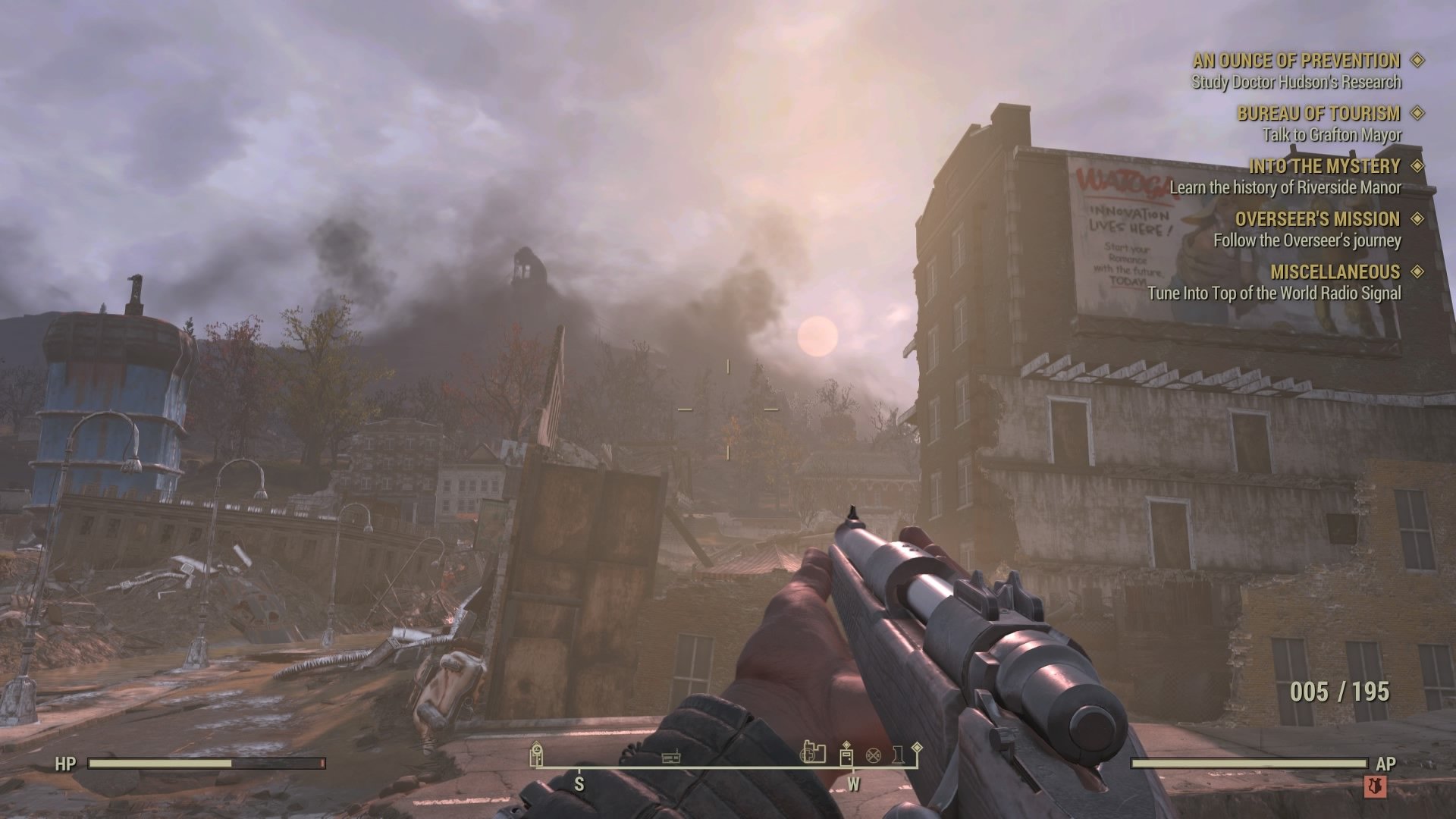This screenshot has height=819, width=1456.
Task: Click the railroad crossing marker on the compass
Action: 874,756
